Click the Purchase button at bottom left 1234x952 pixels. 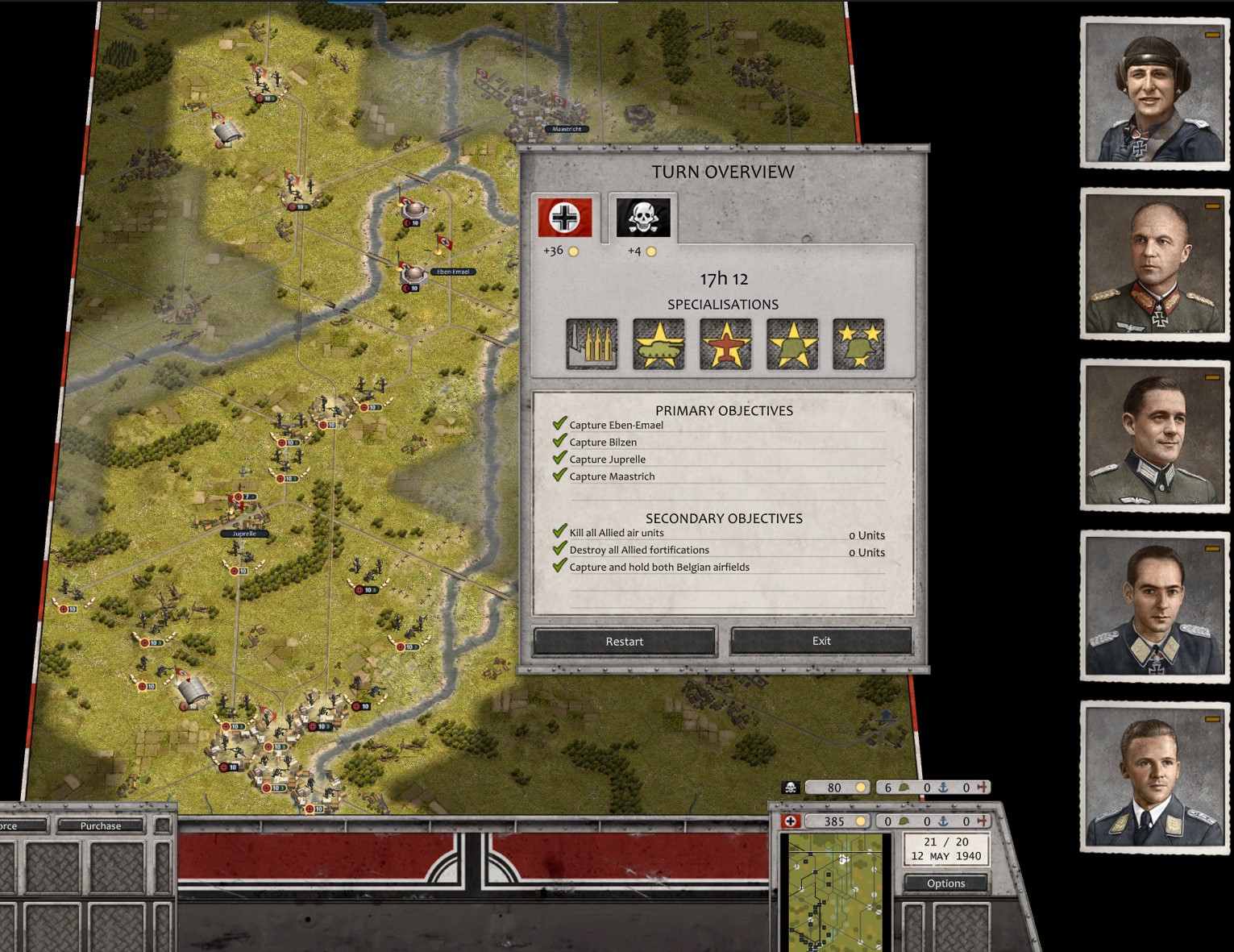[99, 825]
